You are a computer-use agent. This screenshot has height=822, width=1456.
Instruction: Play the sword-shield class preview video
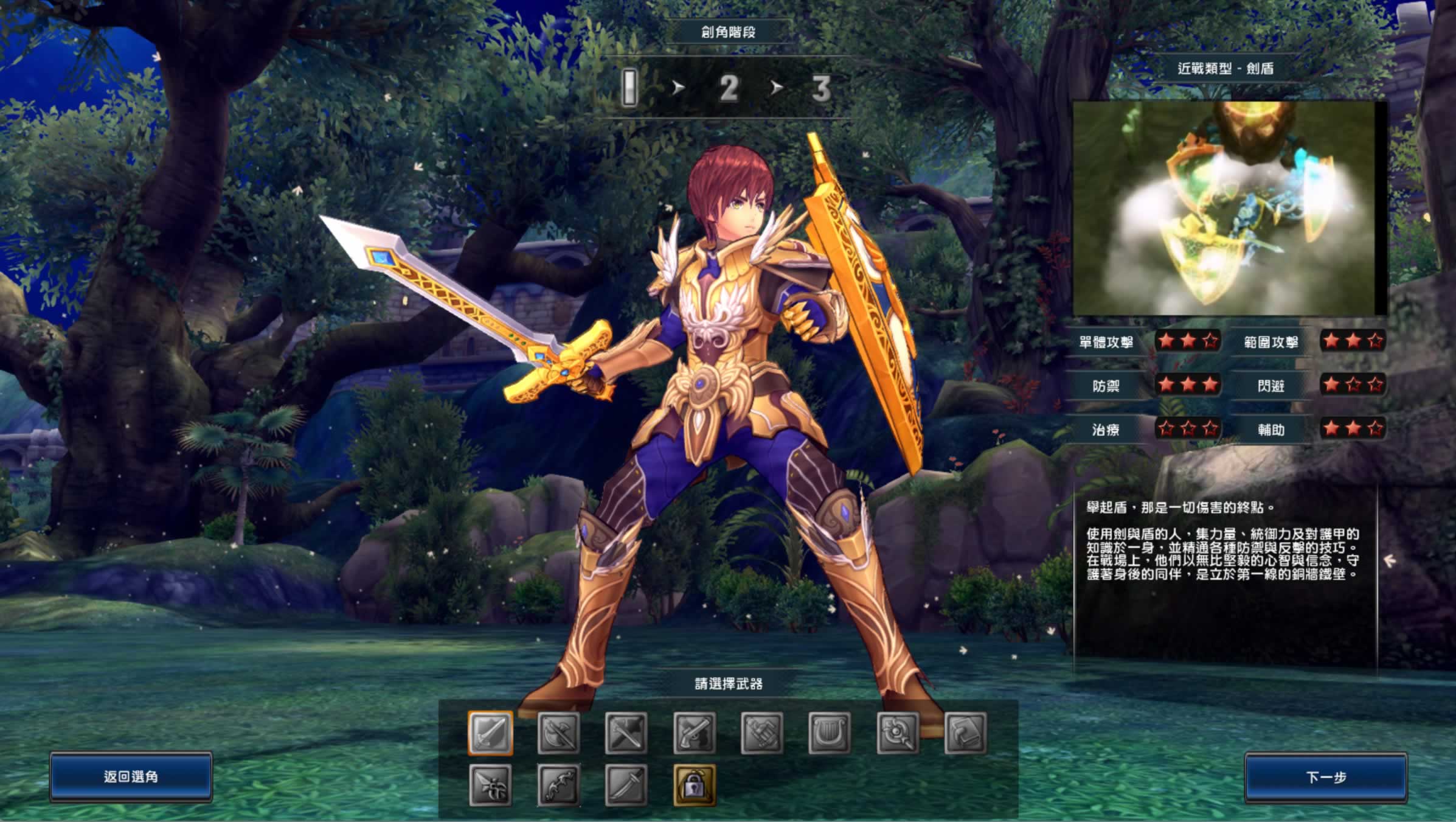tap(1229, 207)
